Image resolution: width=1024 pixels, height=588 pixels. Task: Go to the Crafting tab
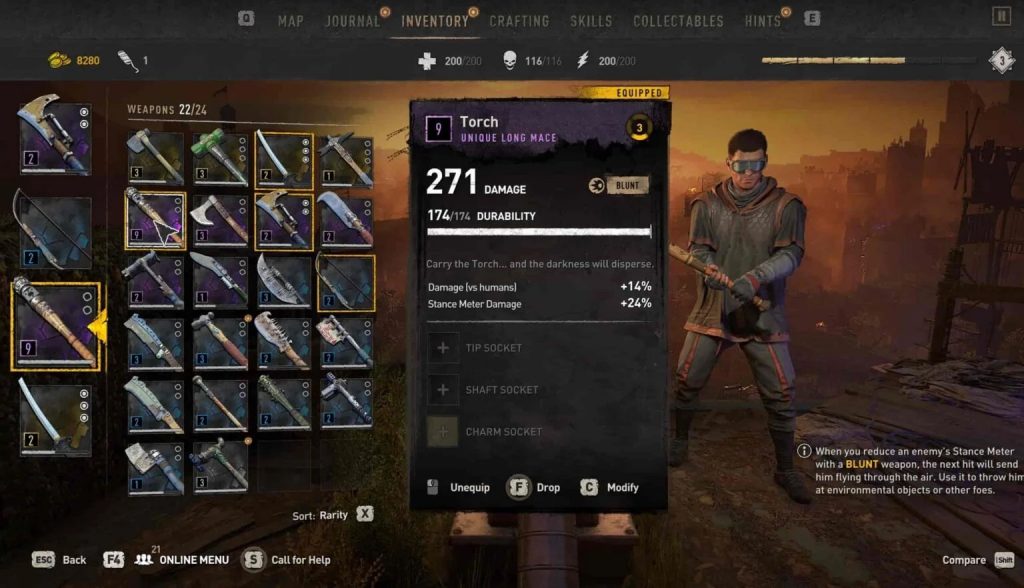[519, 21]
